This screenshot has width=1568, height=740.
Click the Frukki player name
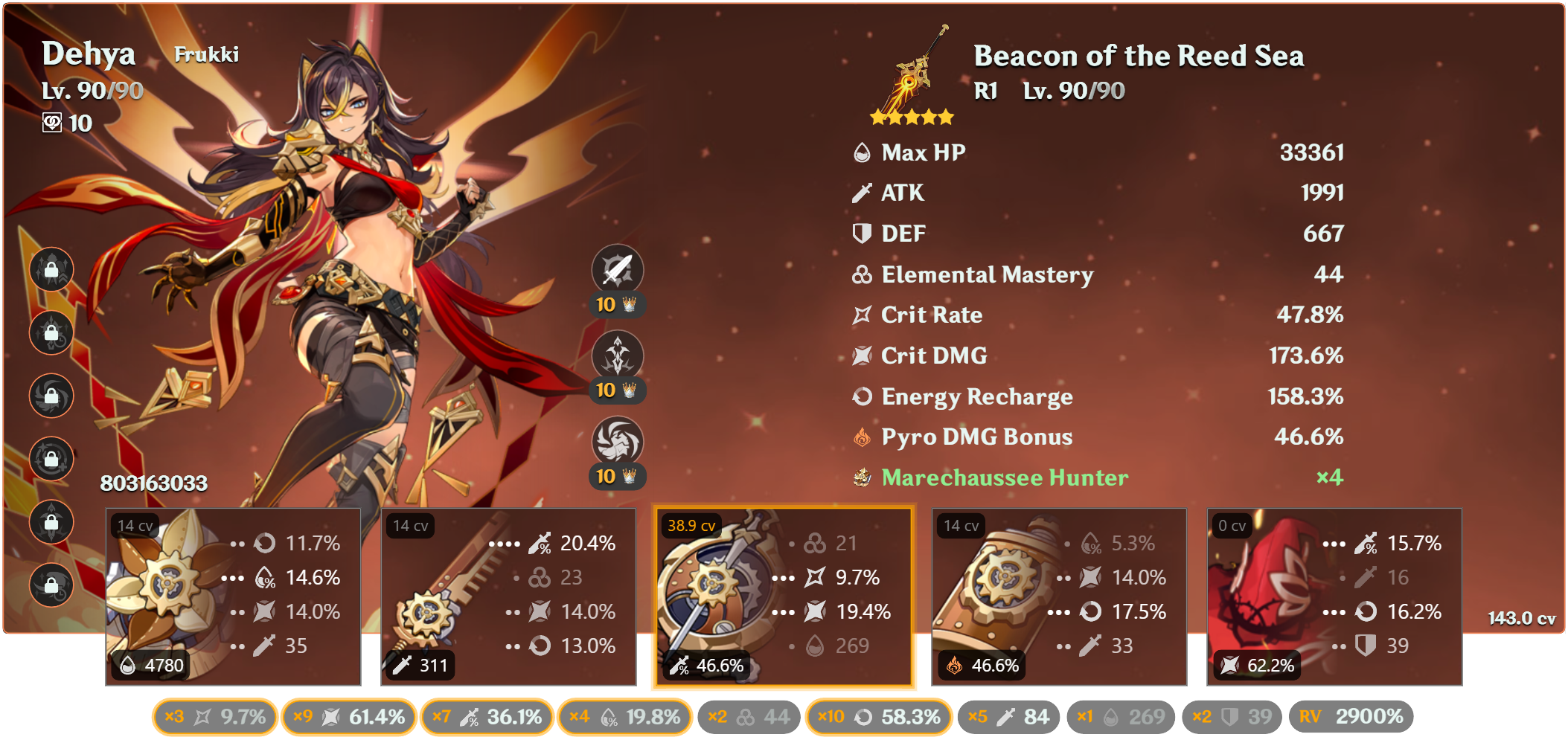coord(207,54)
